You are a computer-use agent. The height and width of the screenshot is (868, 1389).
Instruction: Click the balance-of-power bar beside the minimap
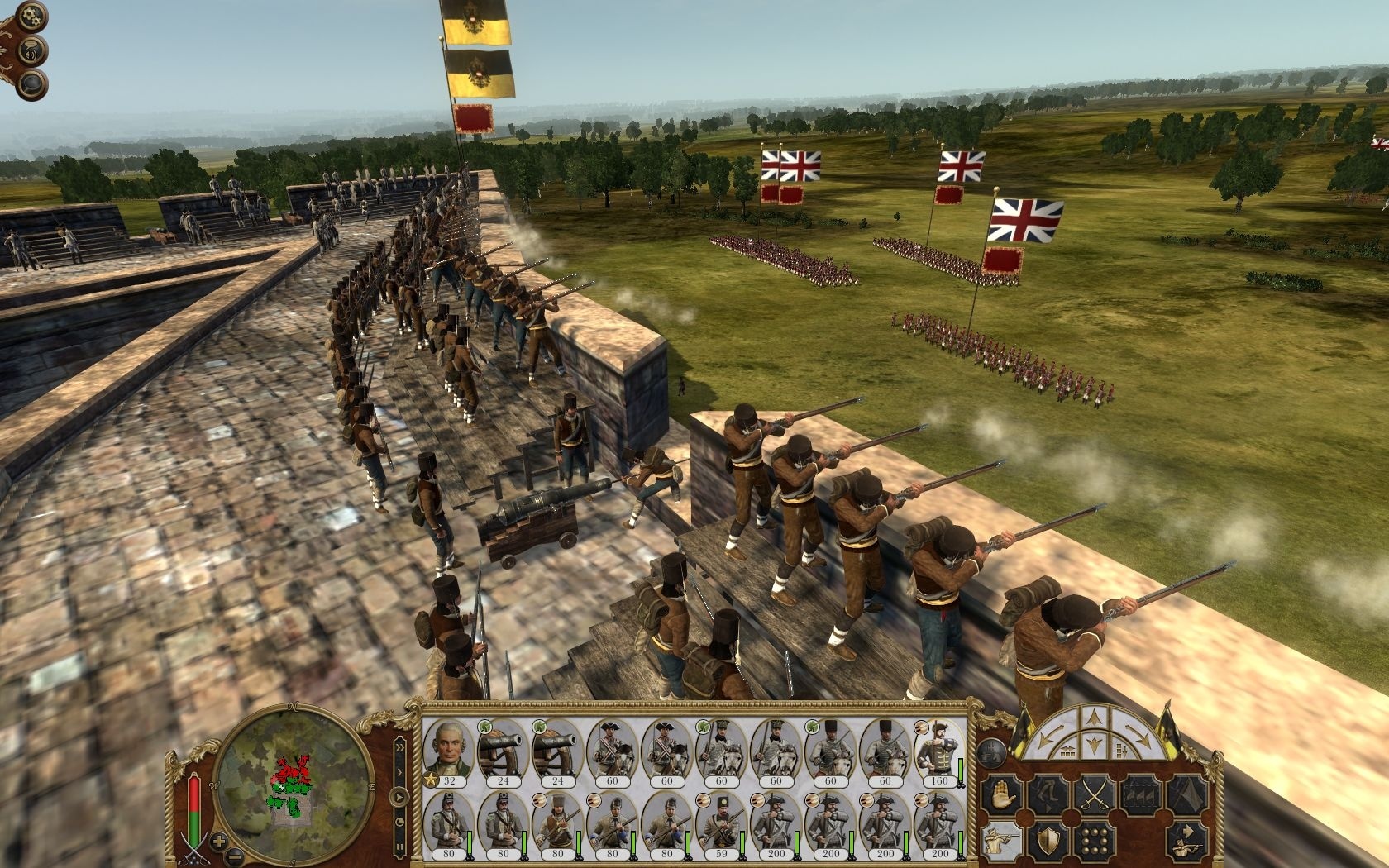point(196,806)
